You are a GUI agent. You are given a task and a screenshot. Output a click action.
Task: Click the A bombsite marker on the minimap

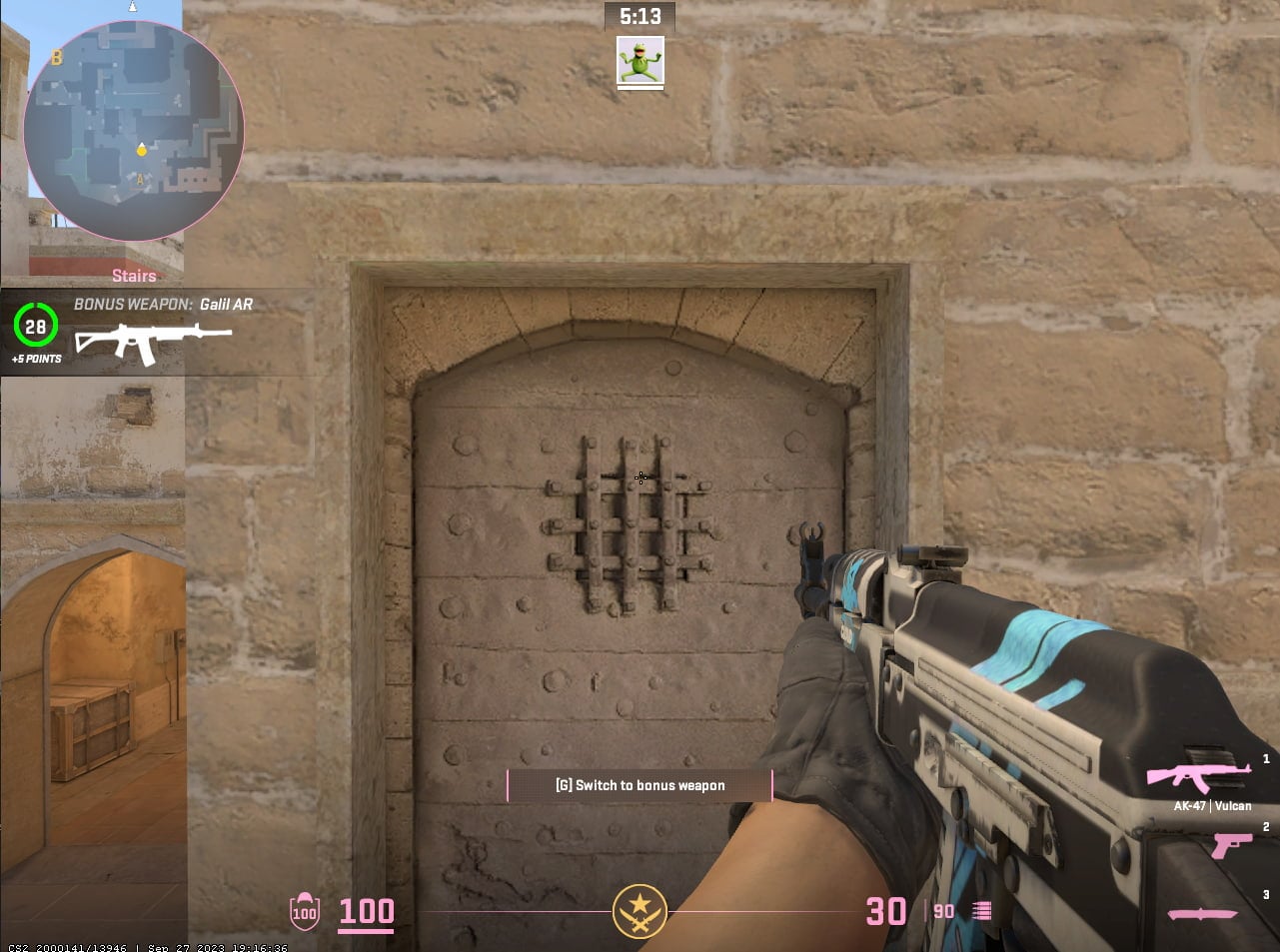[140, 180]
